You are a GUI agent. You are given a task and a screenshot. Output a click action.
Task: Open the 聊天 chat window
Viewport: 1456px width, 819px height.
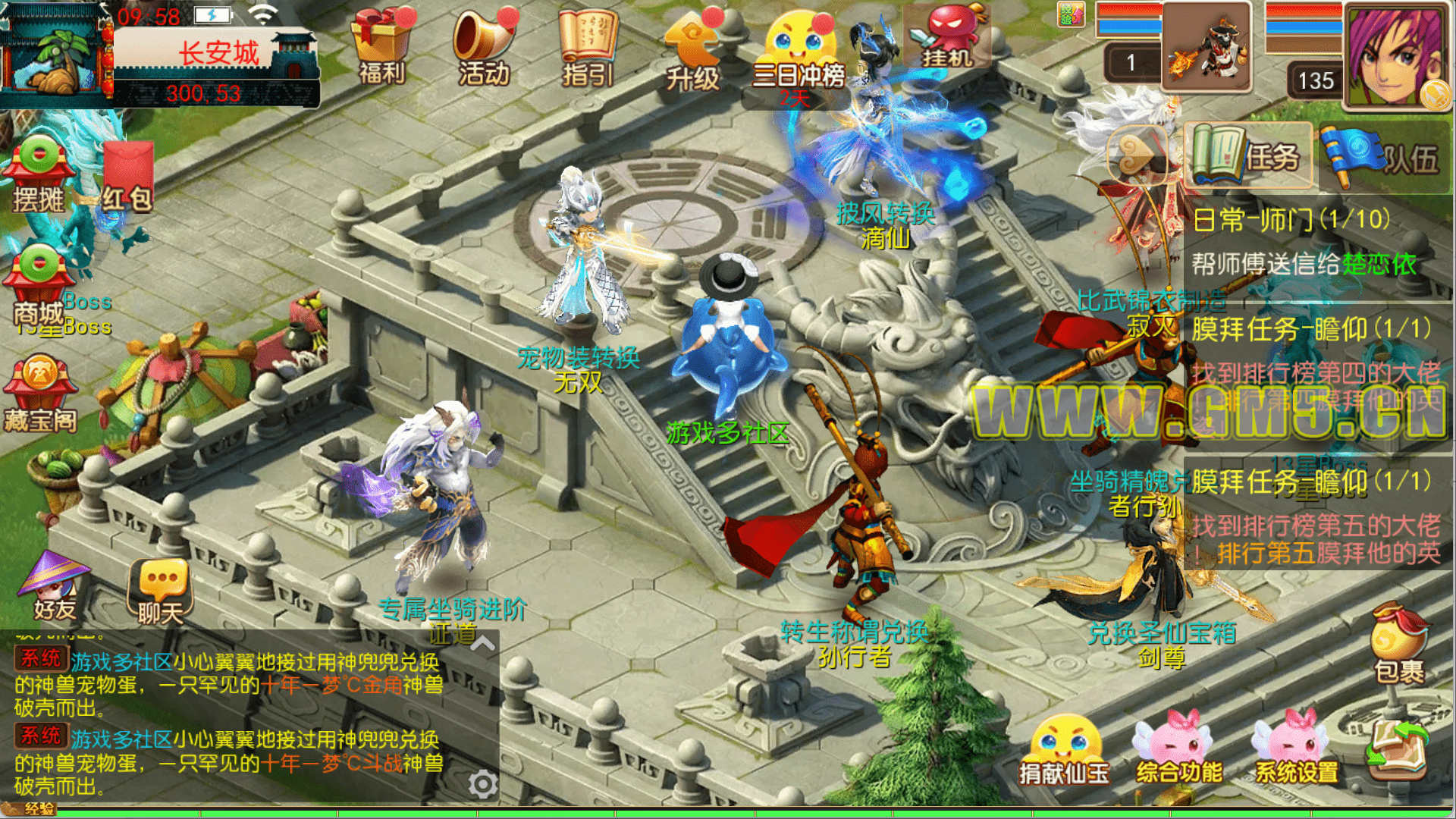click(160, 591)
